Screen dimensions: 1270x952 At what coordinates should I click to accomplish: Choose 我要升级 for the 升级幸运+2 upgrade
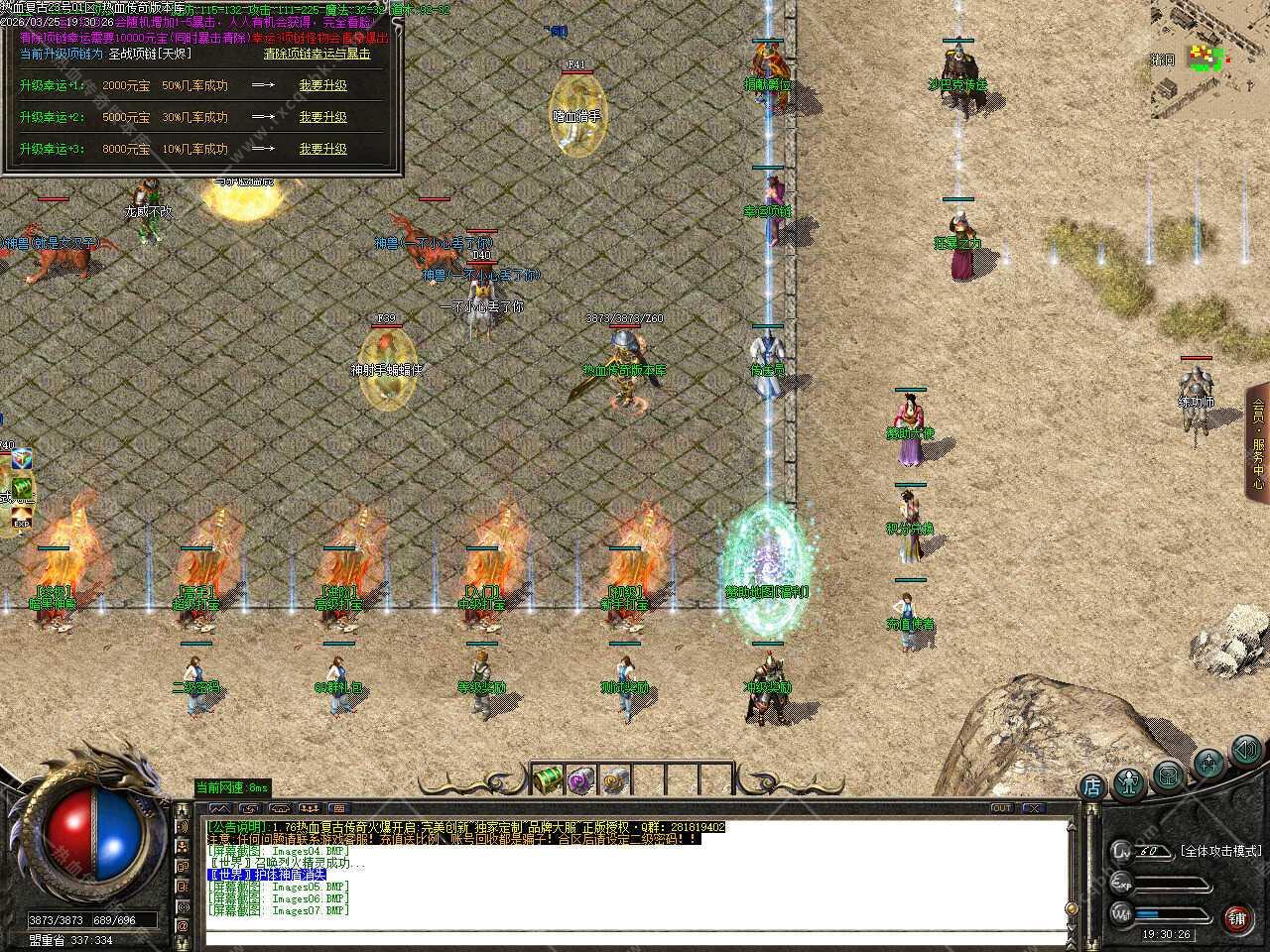(x=322, y=117)
